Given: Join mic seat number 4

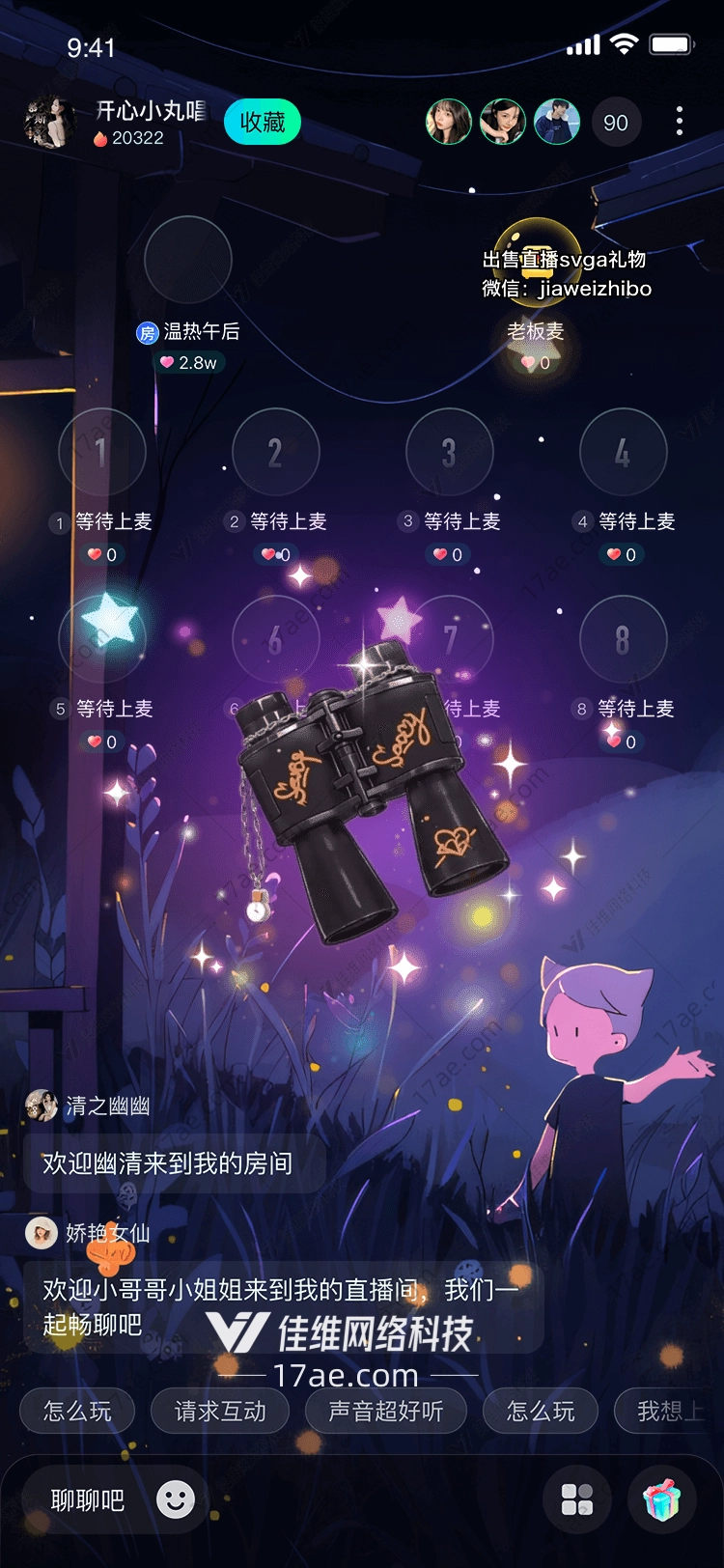Looking at the screenshot, I should 623,452.
